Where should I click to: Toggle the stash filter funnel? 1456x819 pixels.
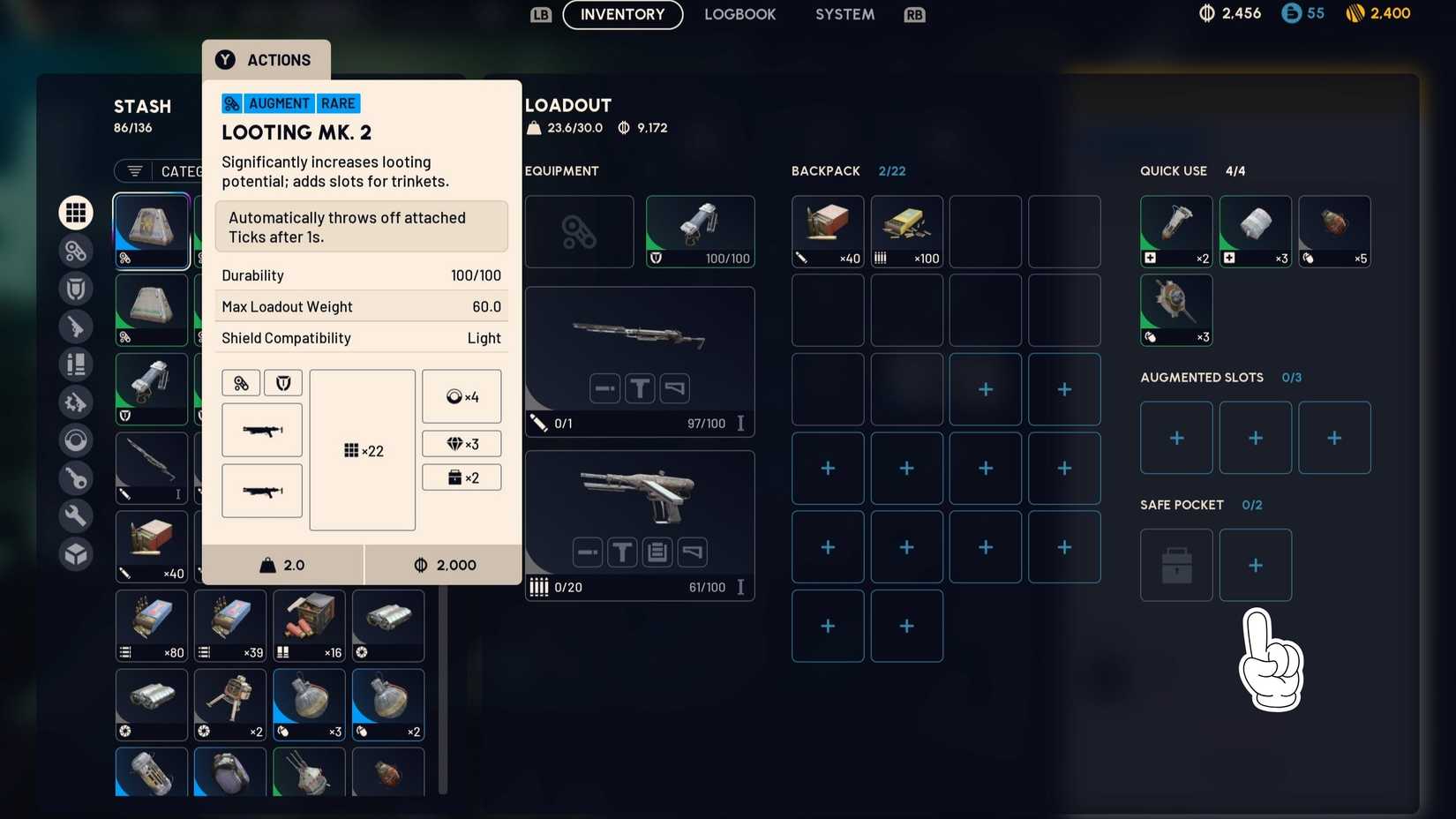pos(133,171)
